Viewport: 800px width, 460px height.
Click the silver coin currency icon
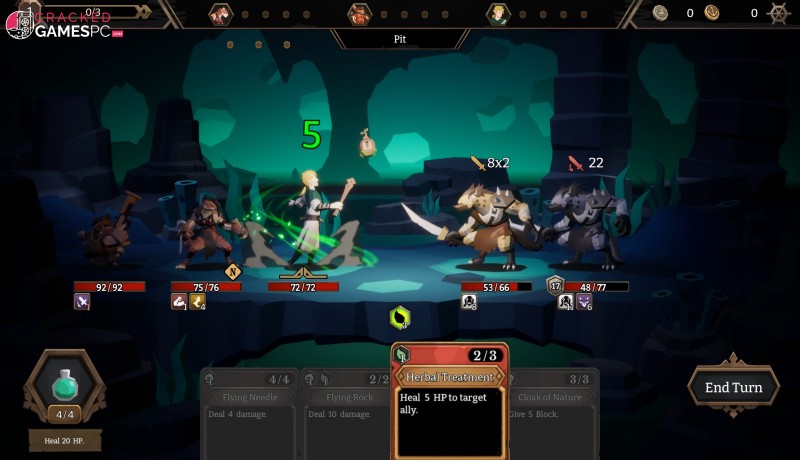(660, 13)
